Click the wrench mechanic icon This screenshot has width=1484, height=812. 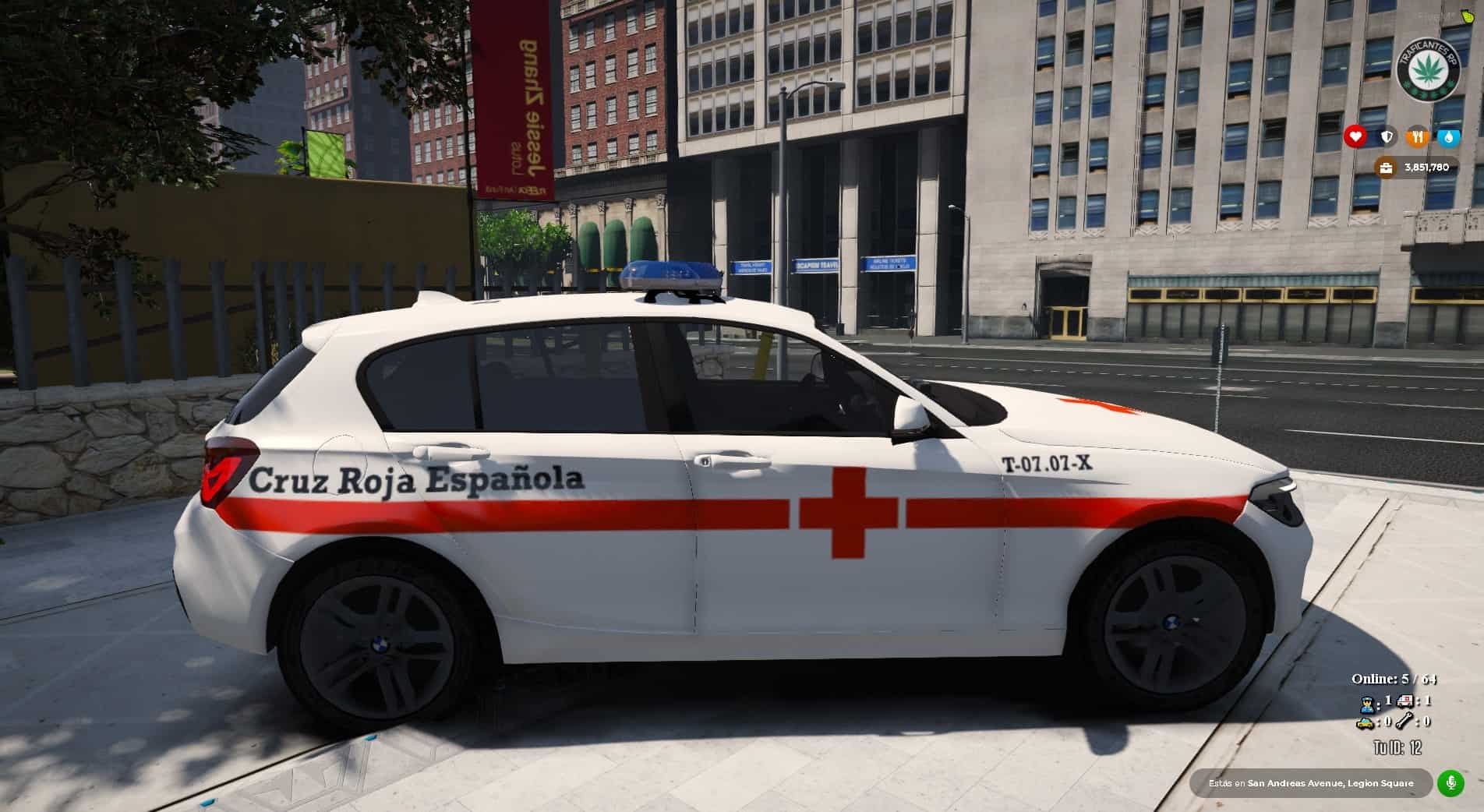tap(1406, 722)
